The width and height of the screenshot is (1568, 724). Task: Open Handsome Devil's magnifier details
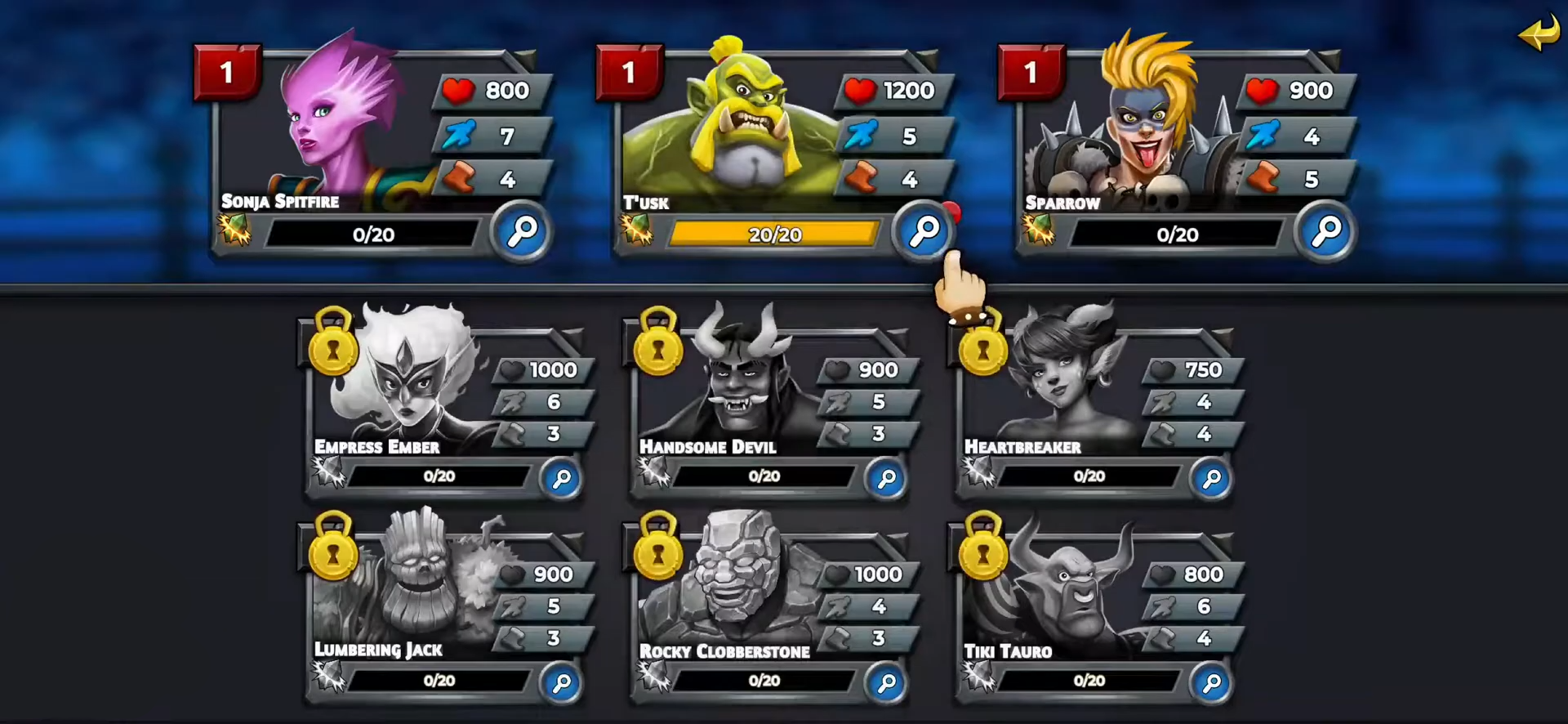click(886, 479)
